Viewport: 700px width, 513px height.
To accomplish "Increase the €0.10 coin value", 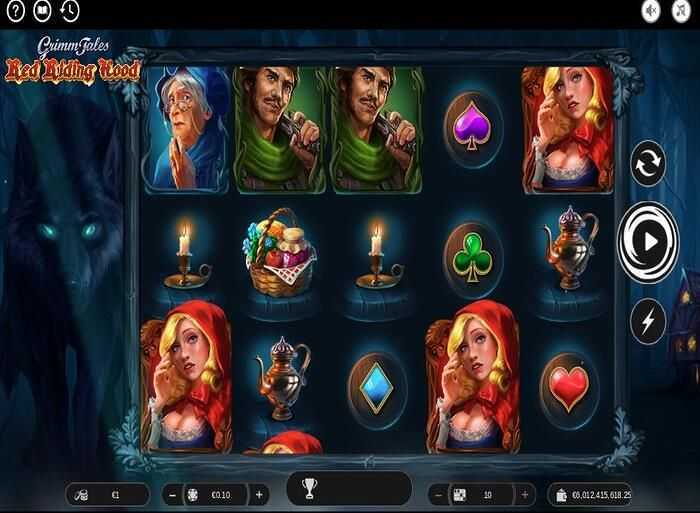I will click(x=260, y=494).
